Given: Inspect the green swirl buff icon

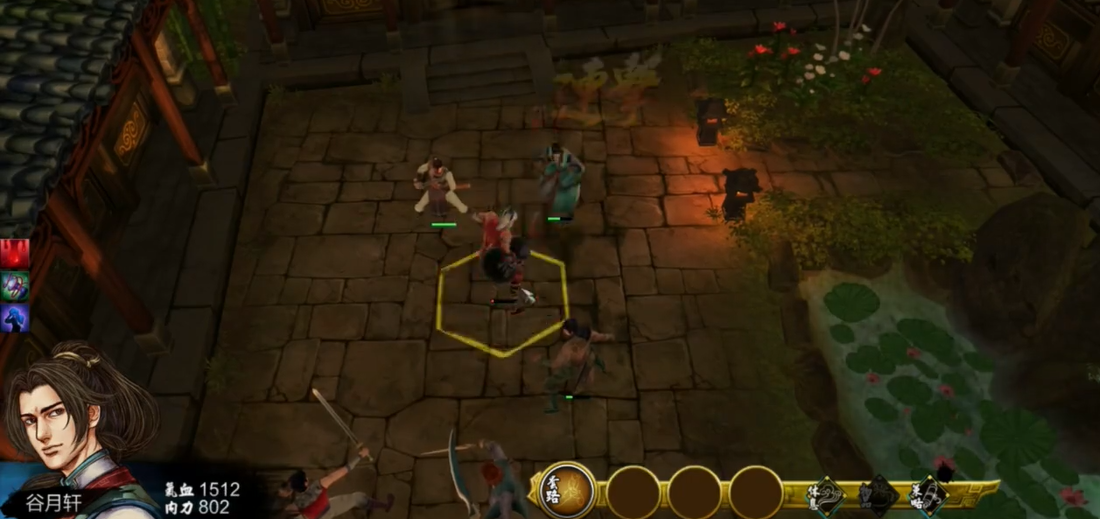Looking at the screenshot, I should [x=14, y=286].
